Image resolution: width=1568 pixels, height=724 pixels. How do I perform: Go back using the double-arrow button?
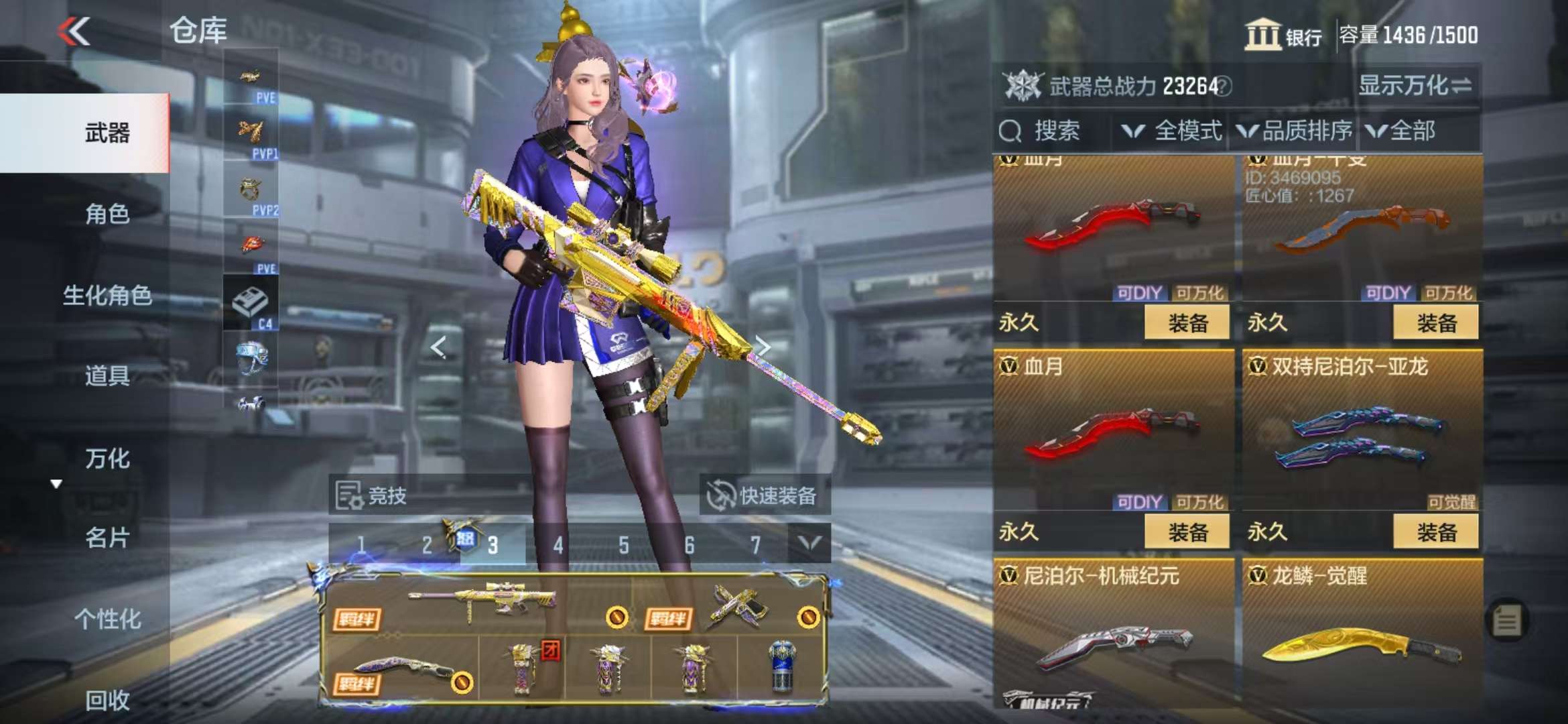tap(74, 32)
